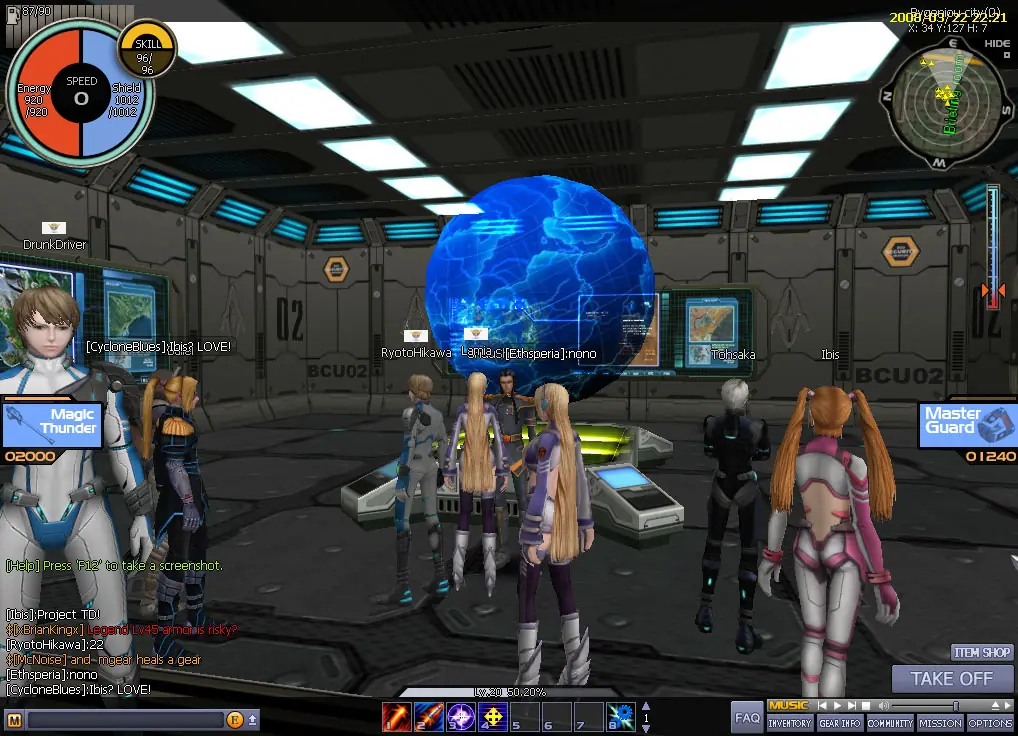Use the missile skill in slot 2
Image resolution: width=1018 pixels, height=736 pixels.
point(428,716)
